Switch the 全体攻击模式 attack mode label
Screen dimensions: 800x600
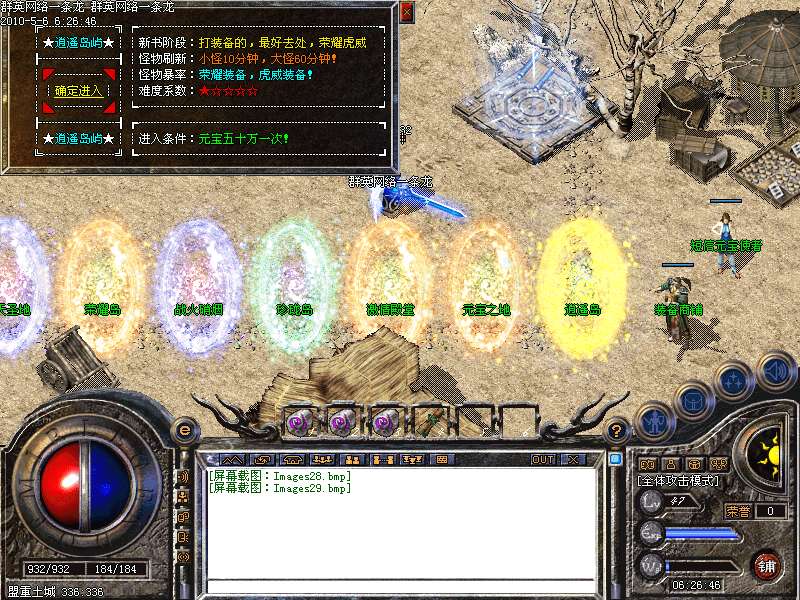click(x=680, y=481)
